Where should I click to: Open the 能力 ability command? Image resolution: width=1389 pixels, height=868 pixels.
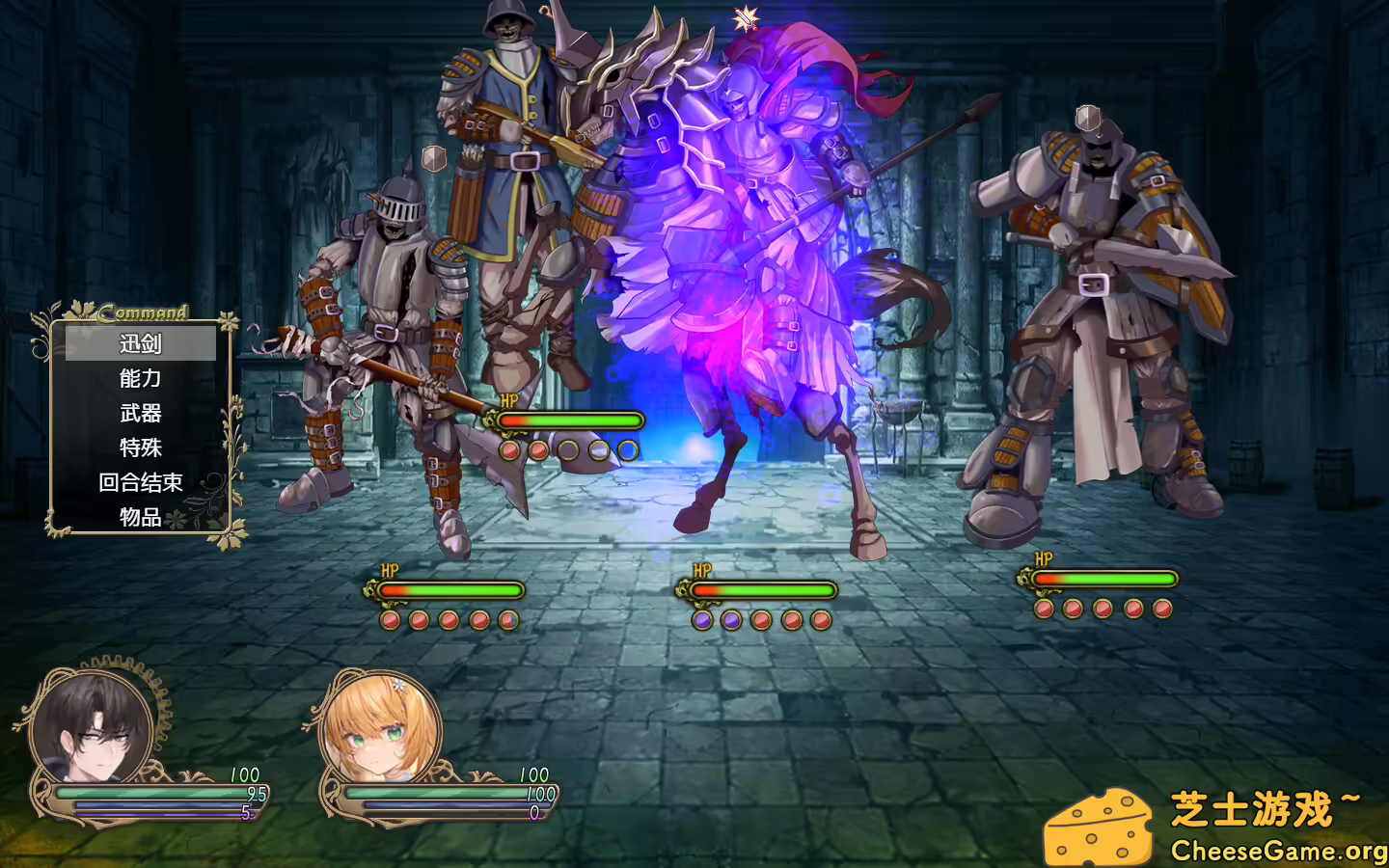(x=138, y=378)
